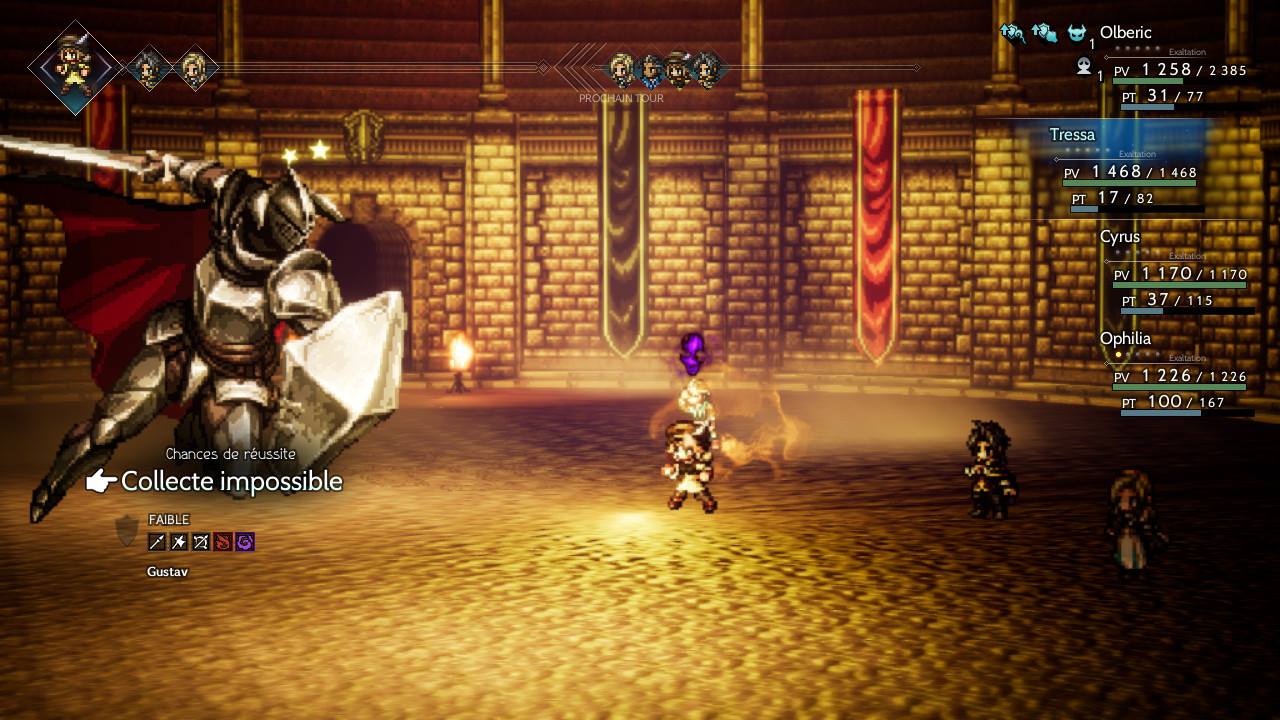The width and height of the screenshot is (1280, 720).
Task: Pick Cyrus from the party status panel
Action: 1119,237
